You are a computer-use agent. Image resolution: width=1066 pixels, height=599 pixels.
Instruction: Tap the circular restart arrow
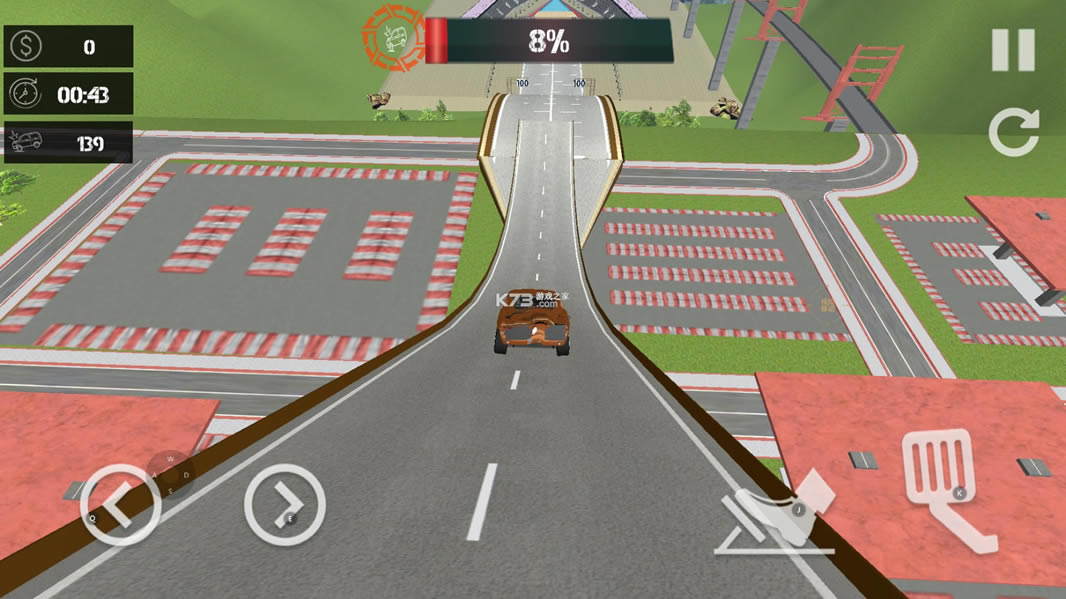1014,132
